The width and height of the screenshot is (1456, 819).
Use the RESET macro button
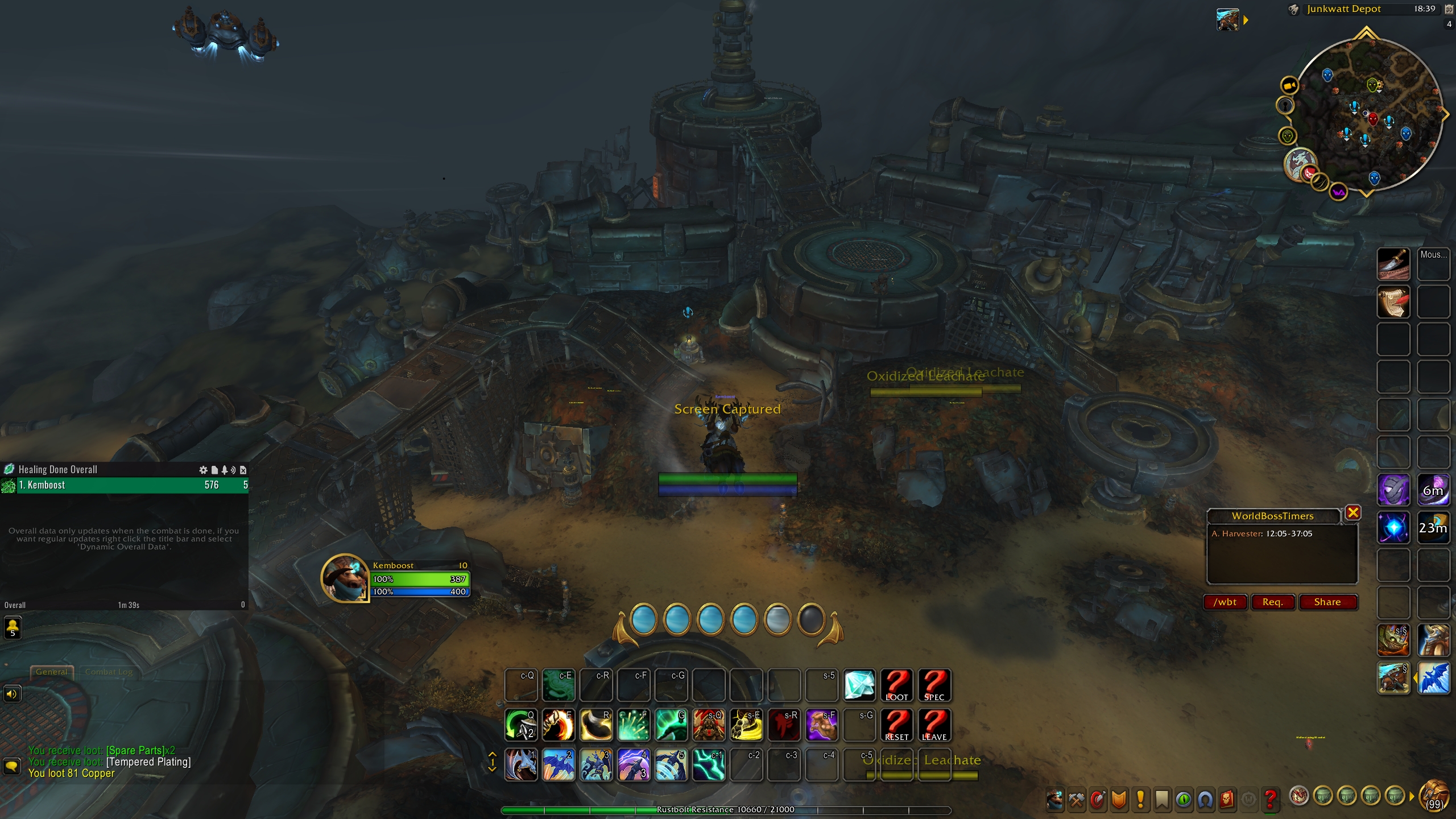click(x=896, y=725)
